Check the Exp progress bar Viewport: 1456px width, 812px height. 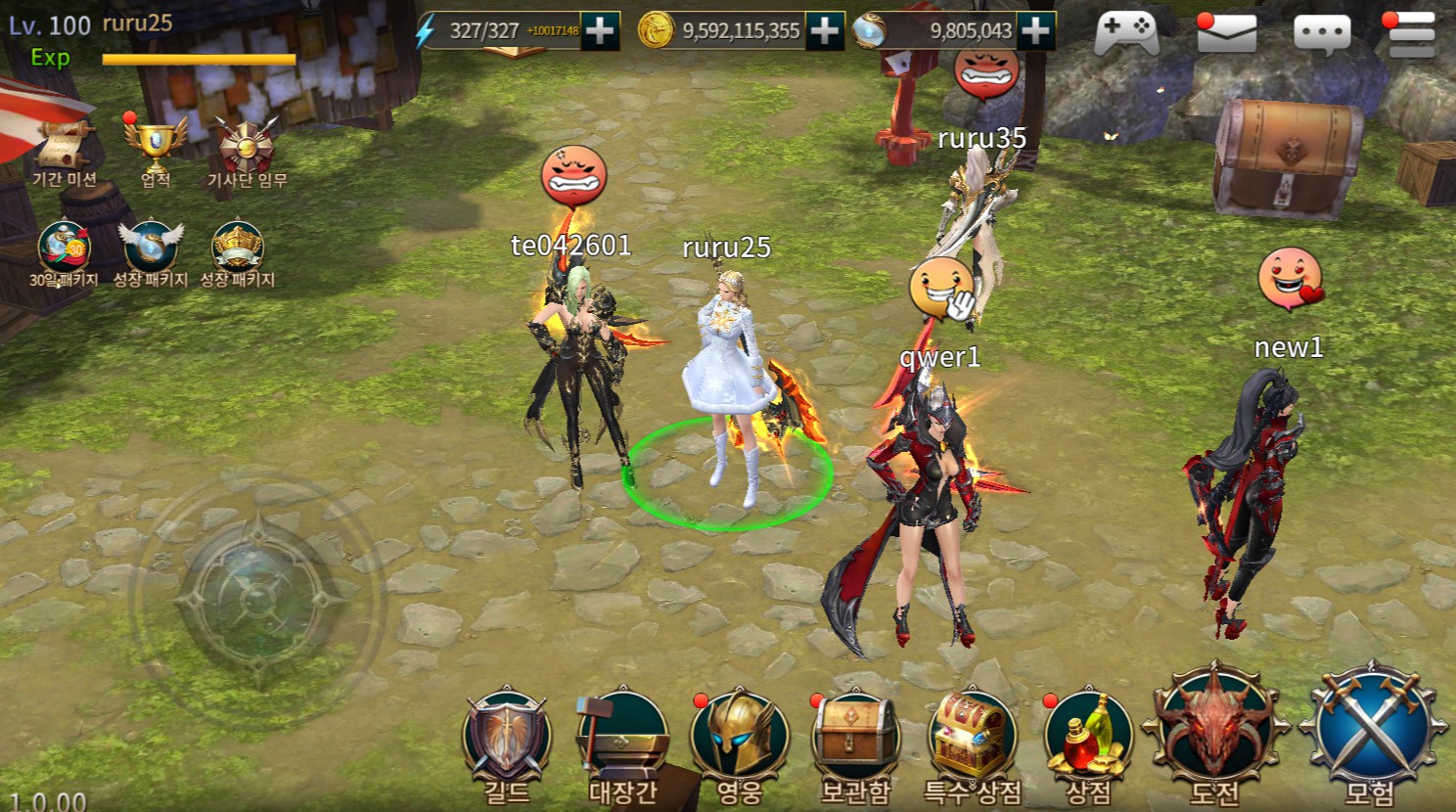tap(199, 59)
